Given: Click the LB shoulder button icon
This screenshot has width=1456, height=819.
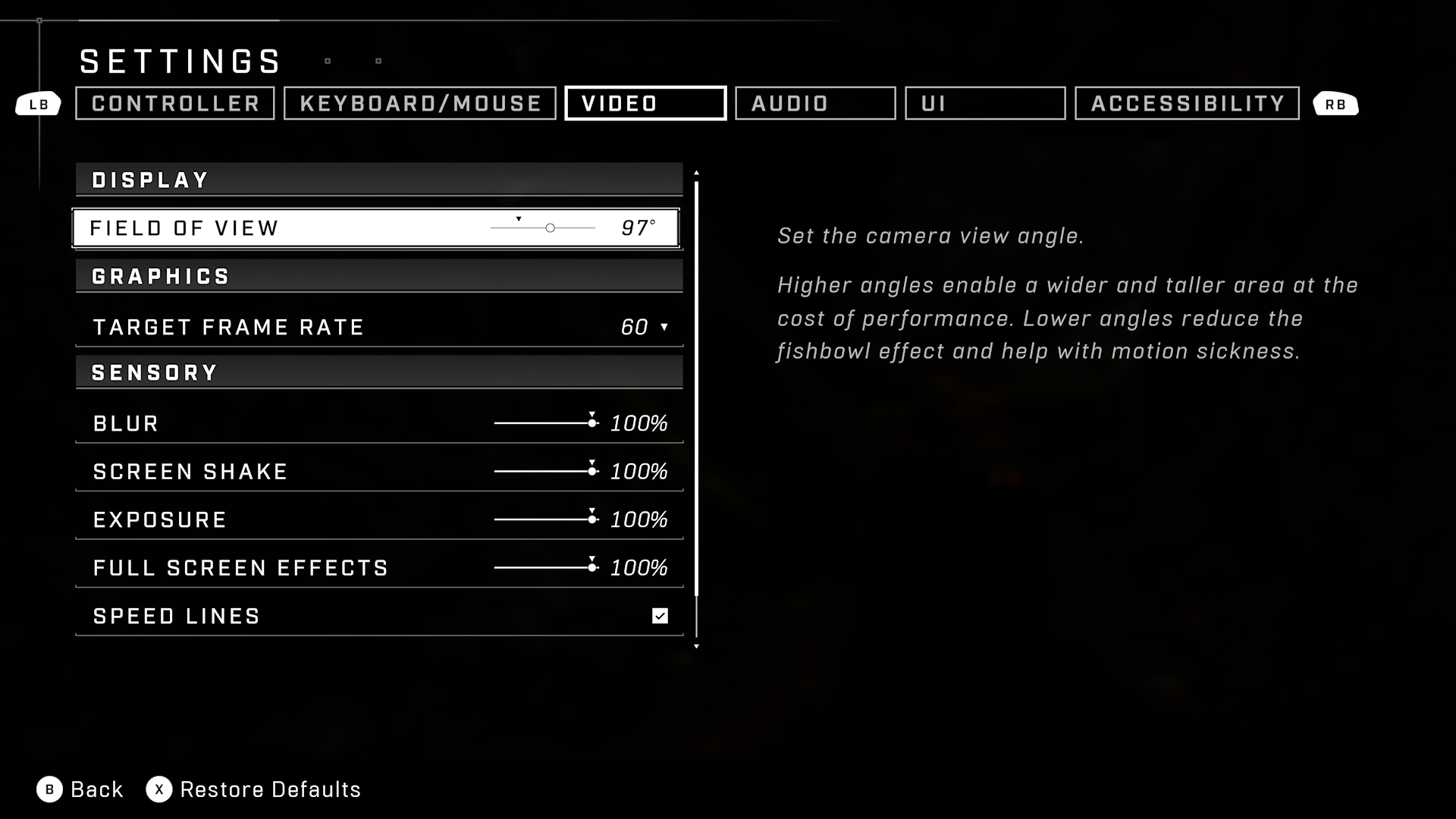Looking at the screenshot, I should tap(38, 104).
